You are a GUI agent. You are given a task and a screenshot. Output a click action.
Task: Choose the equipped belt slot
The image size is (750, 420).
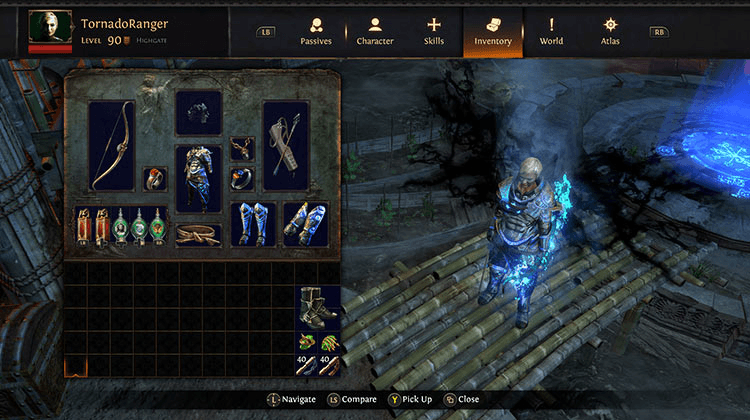pyautogui.click(x=198, y=234)
